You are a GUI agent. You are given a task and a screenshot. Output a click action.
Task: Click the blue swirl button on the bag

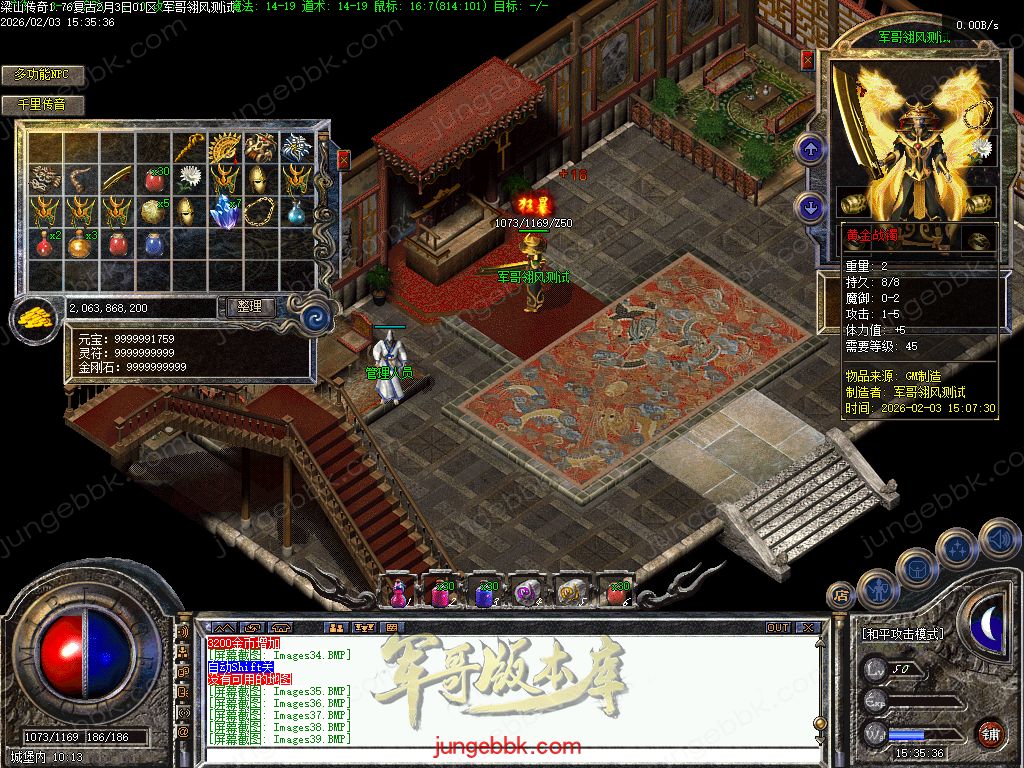317,317
